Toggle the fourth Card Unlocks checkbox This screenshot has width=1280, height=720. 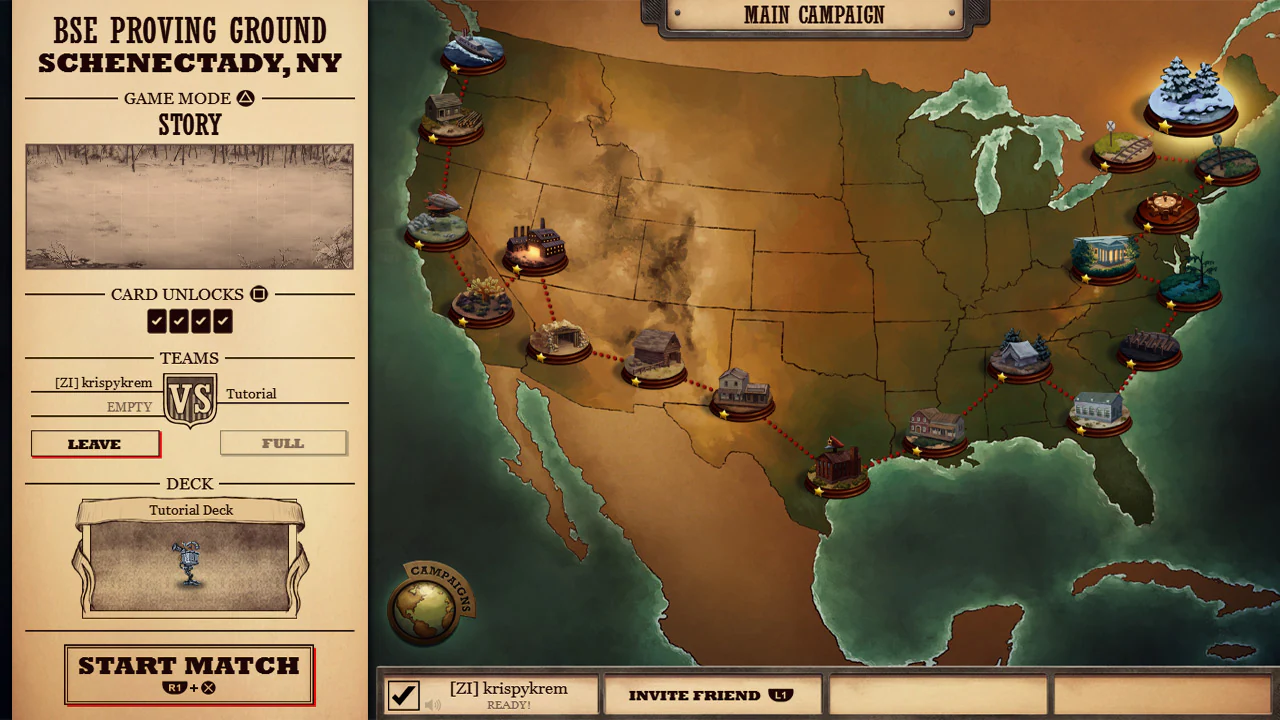coord(223,321)
